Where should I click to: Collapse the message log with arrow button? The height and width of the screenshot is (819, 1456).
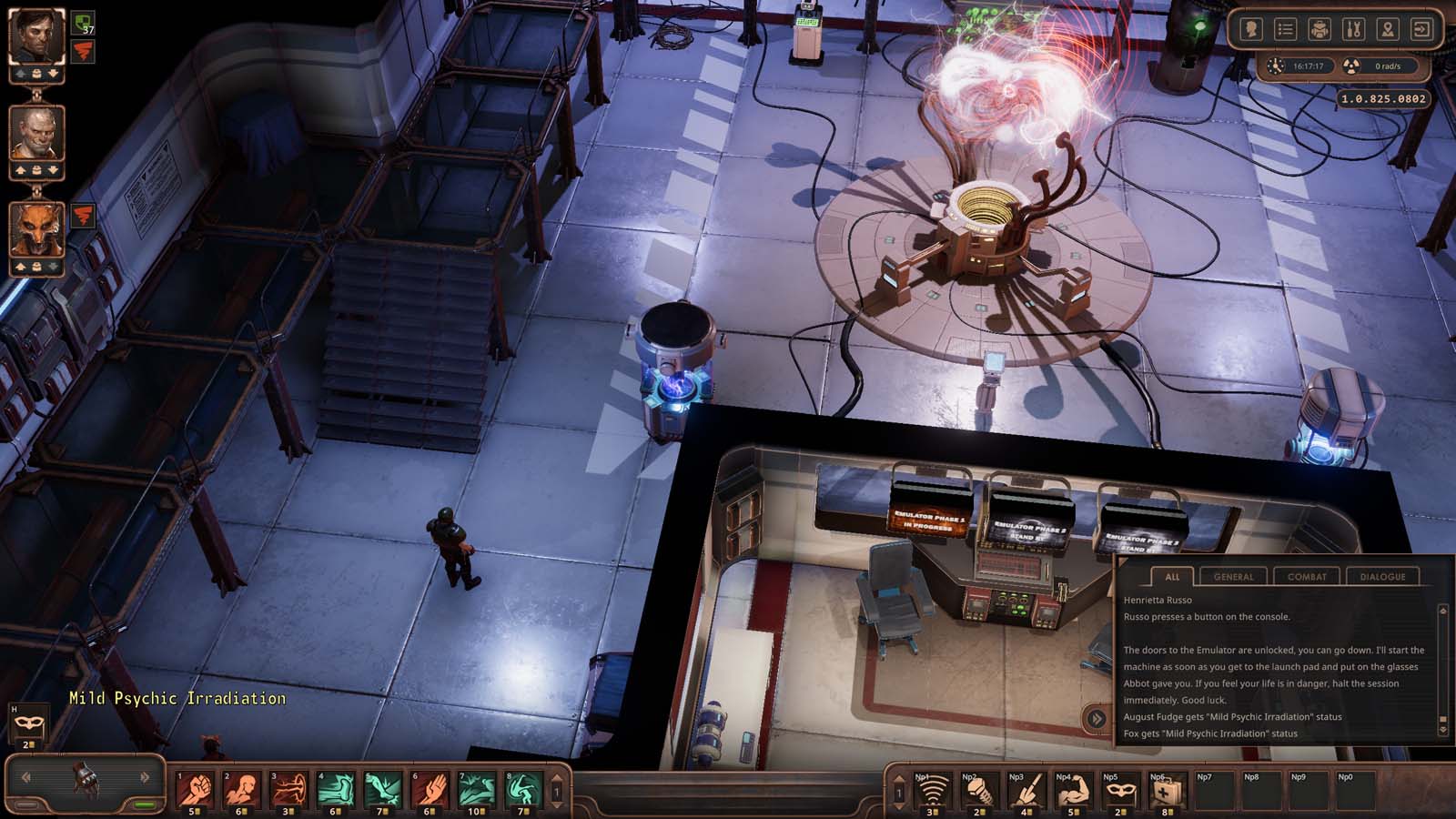1097,719
